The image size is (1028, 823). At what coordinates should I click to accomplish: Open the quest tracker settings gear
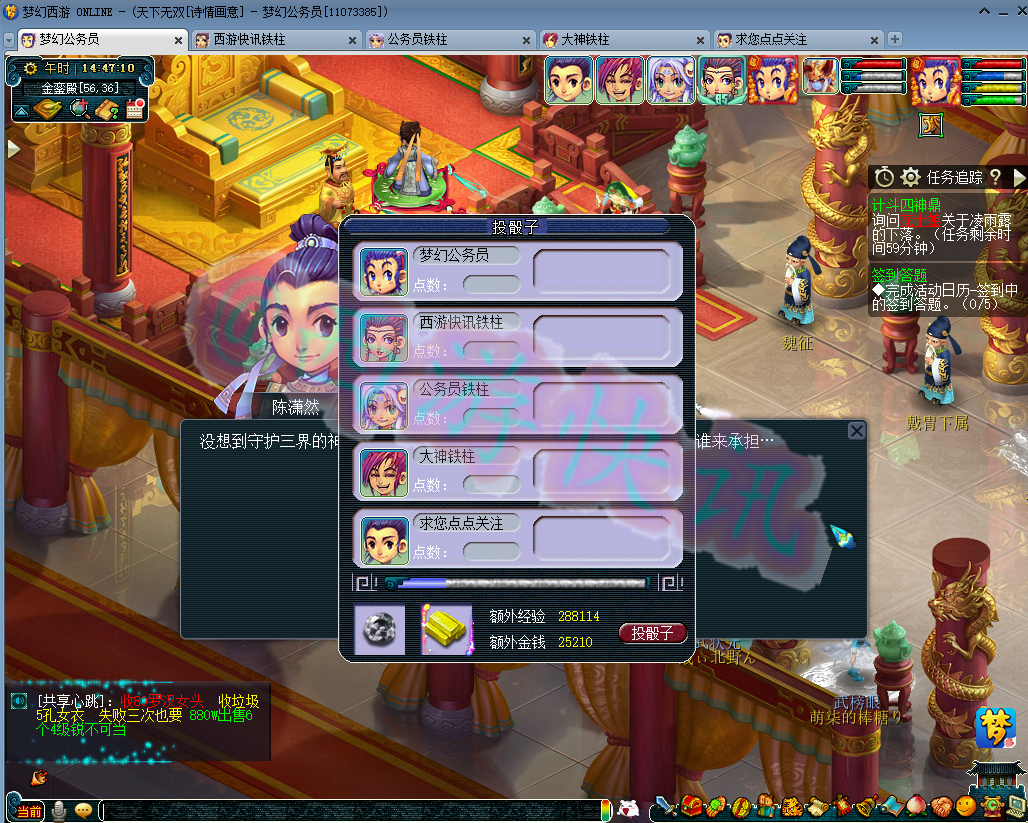pyautogui.click(x=910, y=177)
